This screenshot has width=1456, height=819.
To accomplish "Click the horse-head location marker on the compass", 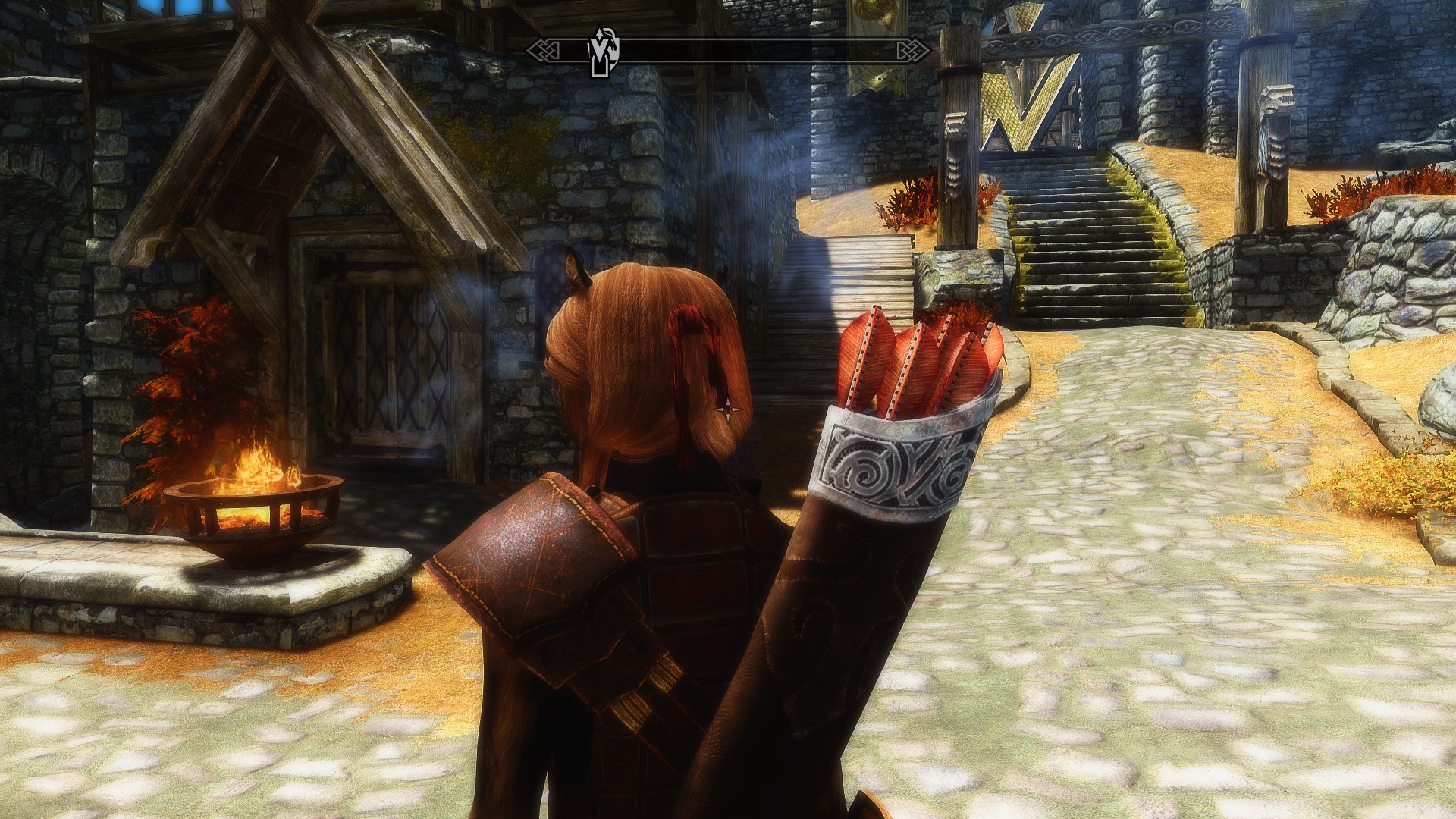I will coord(604,52).
